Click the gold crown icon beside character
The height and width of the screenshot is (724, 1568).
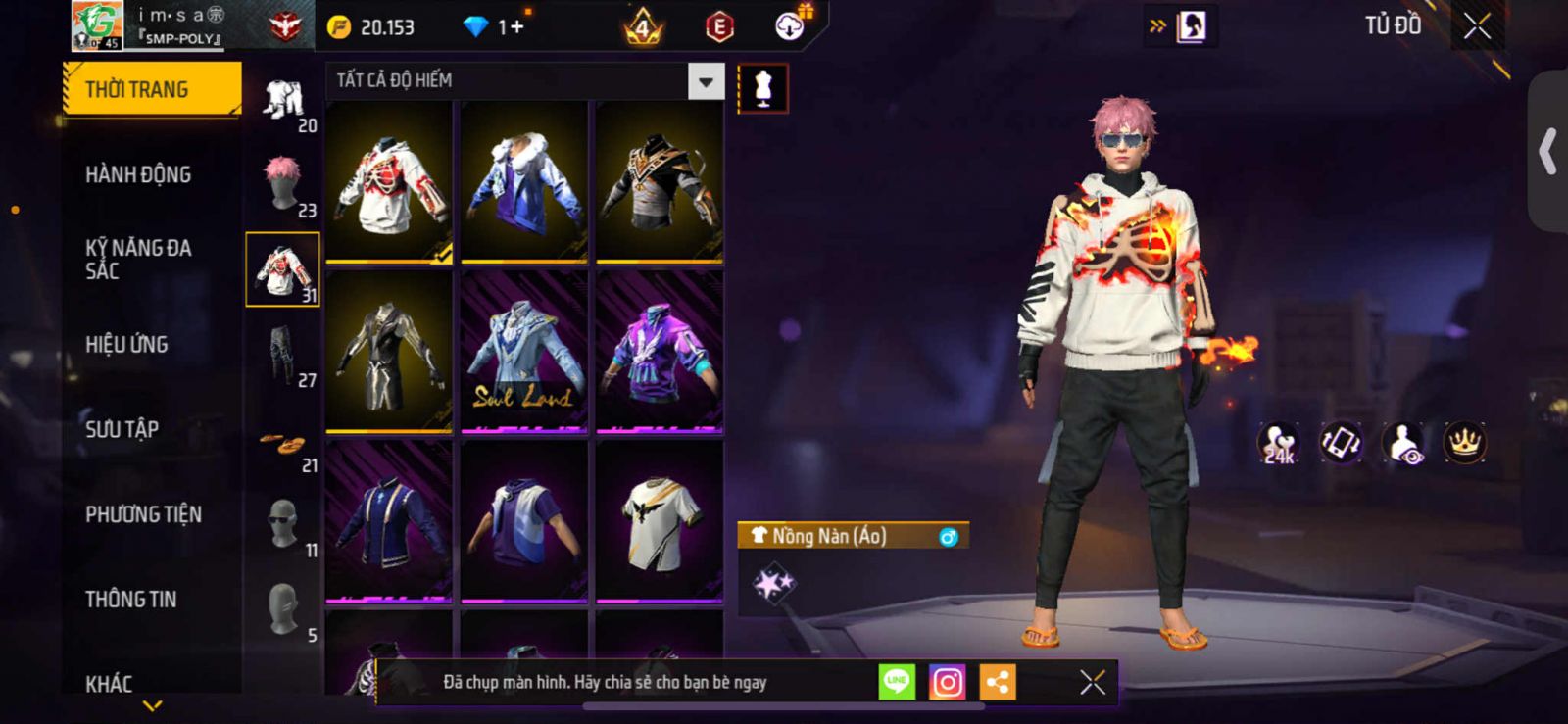pyautogui.click(x=1464, y=443)
